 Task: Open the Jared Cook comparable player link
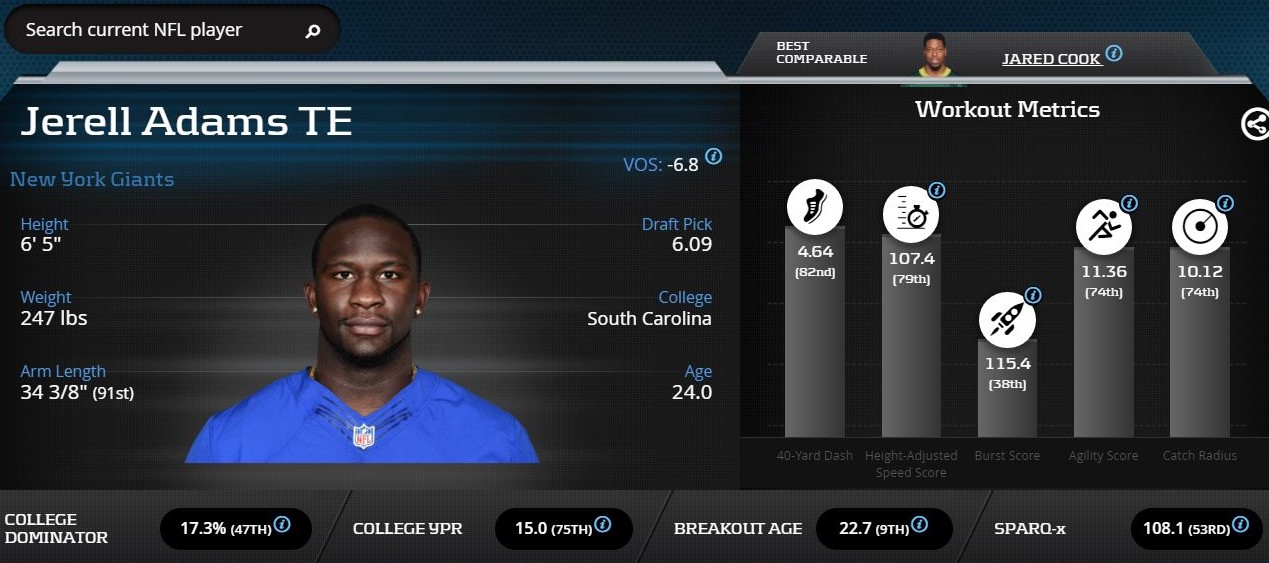1051,59
